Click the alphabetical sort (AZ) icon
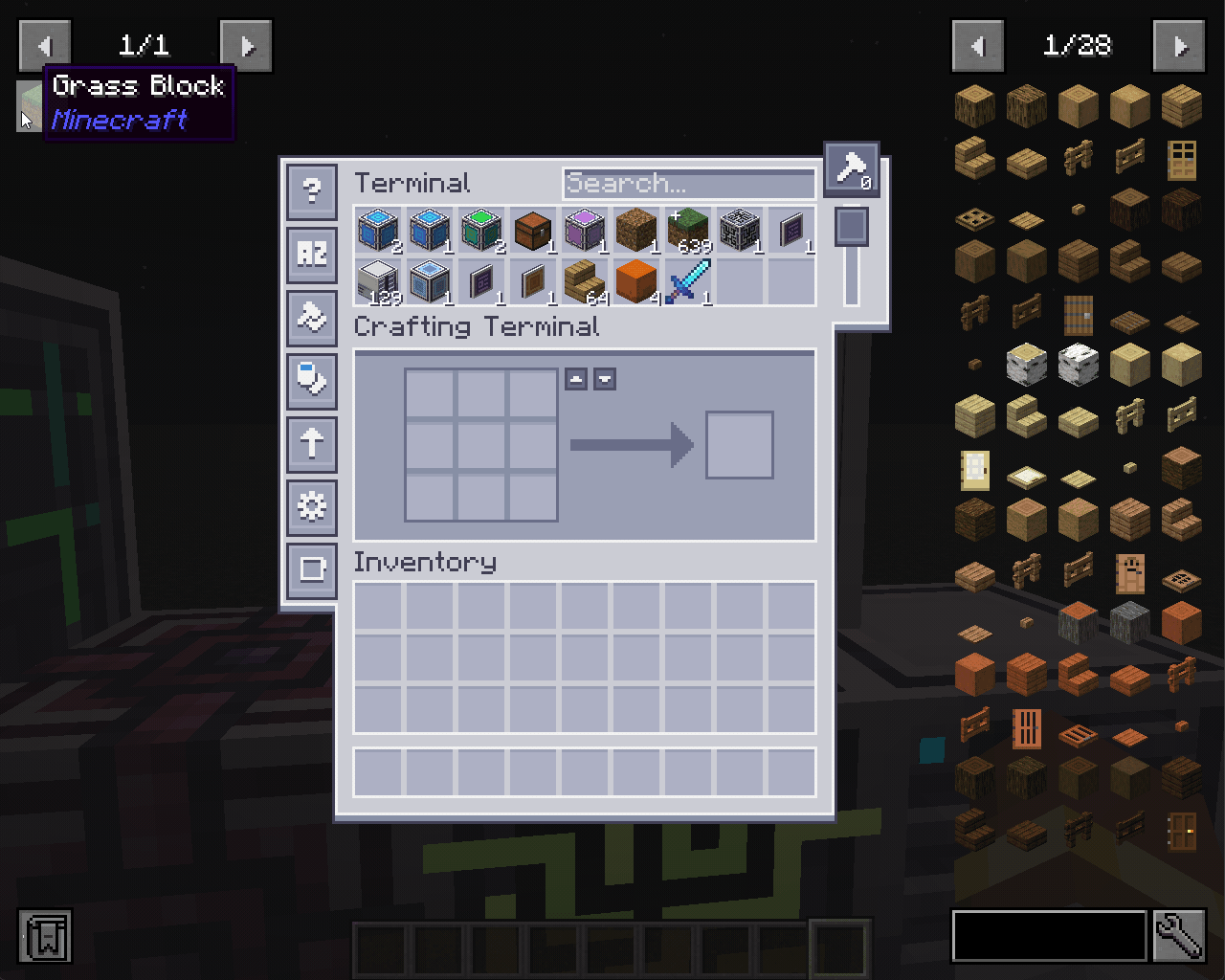Image resolution: width=1225 pixels, height=980 pixels. click(x=311, y=254)
